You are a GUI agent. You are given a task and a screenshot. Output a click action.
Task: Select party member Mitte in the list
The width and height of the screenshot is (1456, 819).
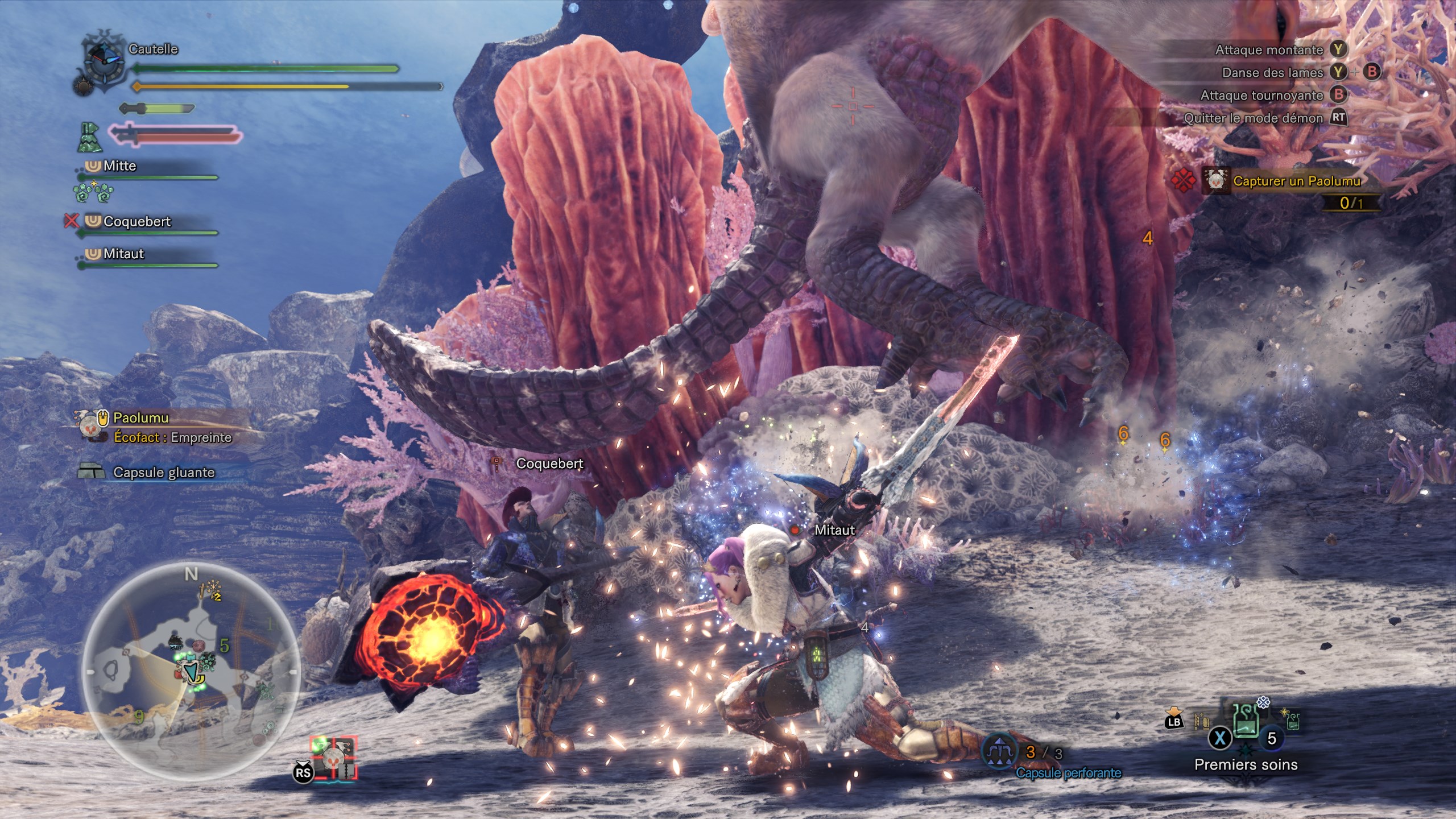[x=119, y=166]
